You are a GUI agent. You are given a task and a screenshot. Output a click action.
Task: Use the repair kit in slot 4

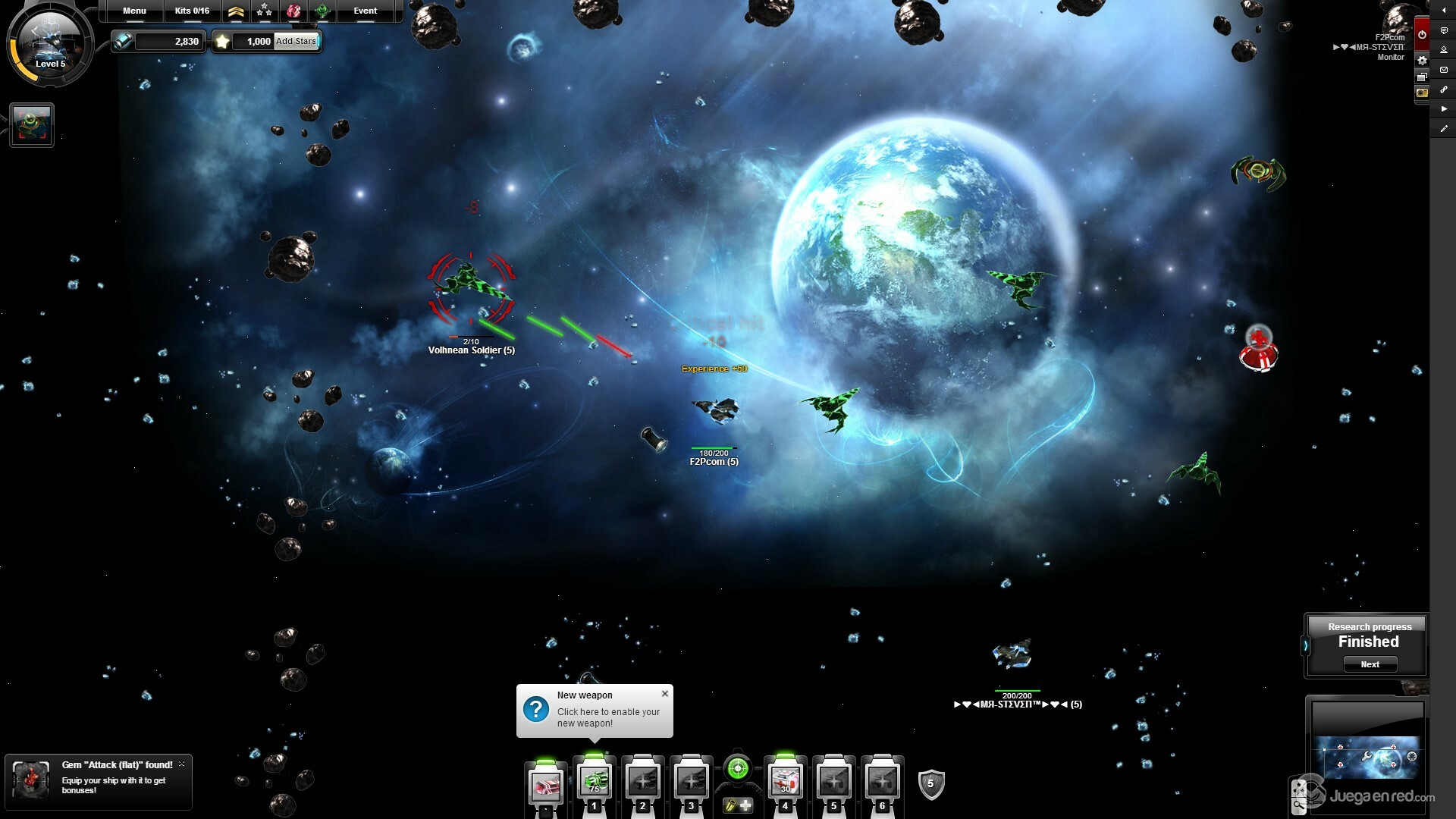coord(785,781)
